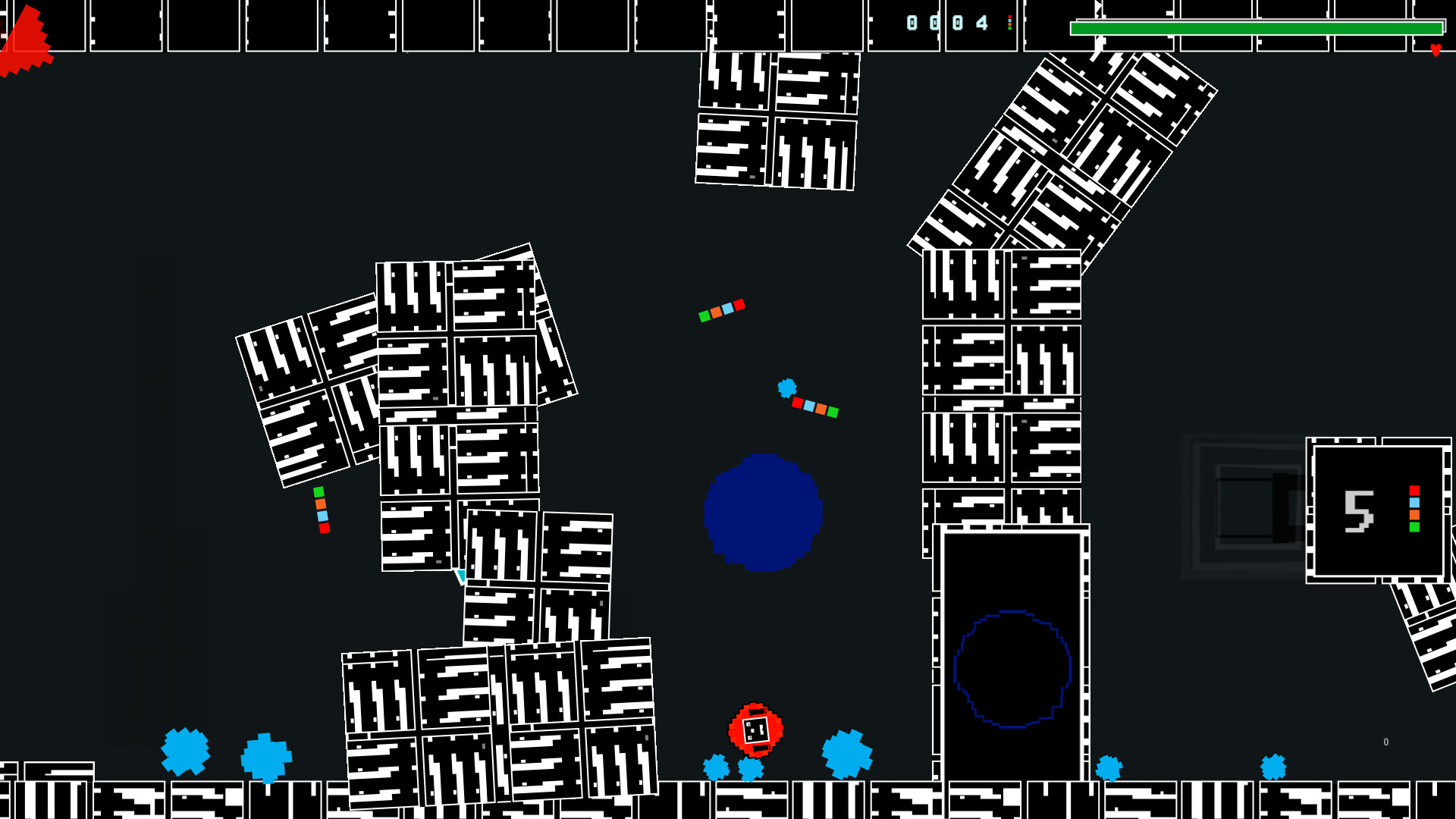Click the red player character with square face
Screen dimensions: 1456x819
coord(756,732)
